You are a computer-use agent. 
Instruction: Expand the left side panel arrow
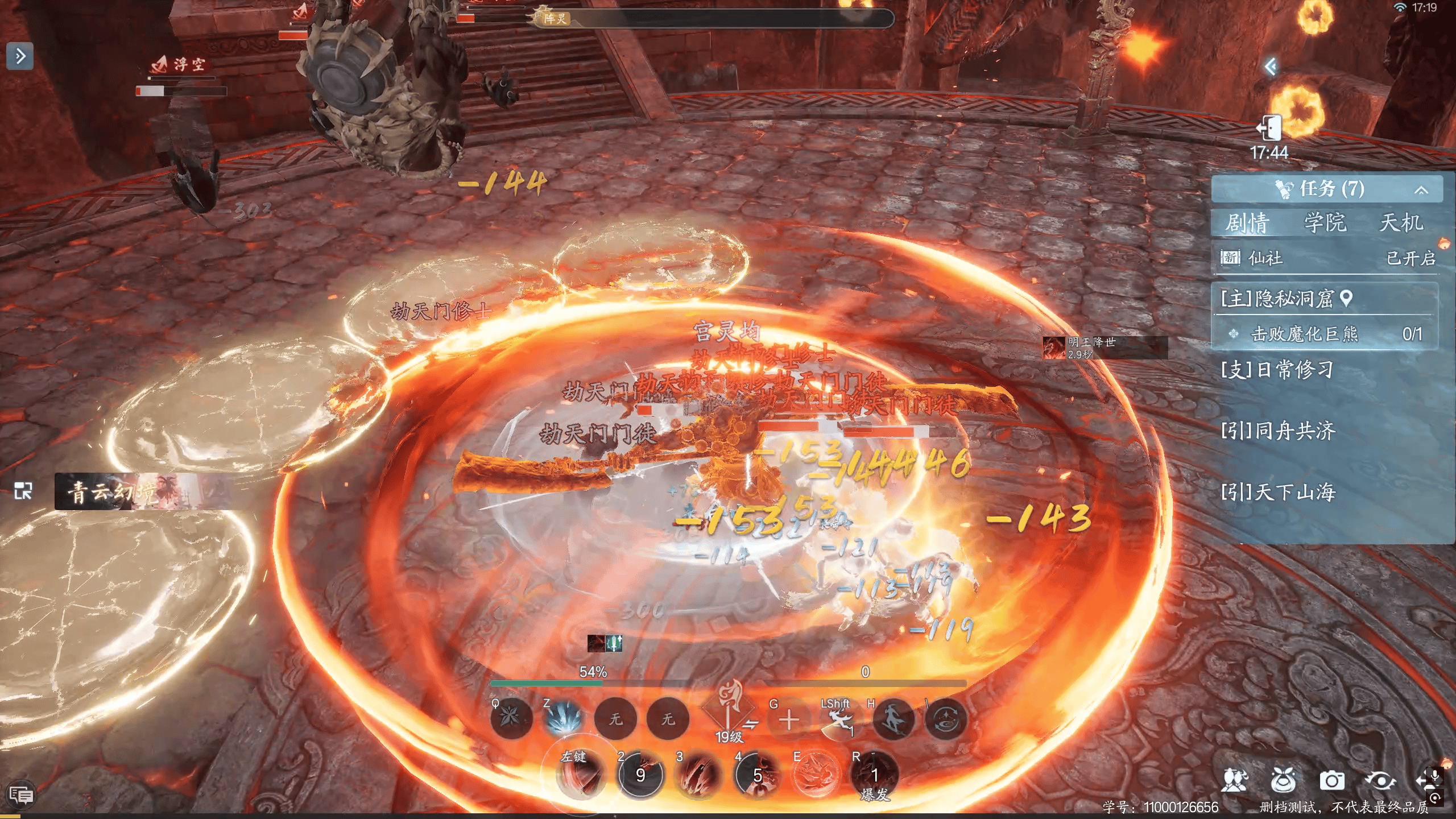click(20, 56)
